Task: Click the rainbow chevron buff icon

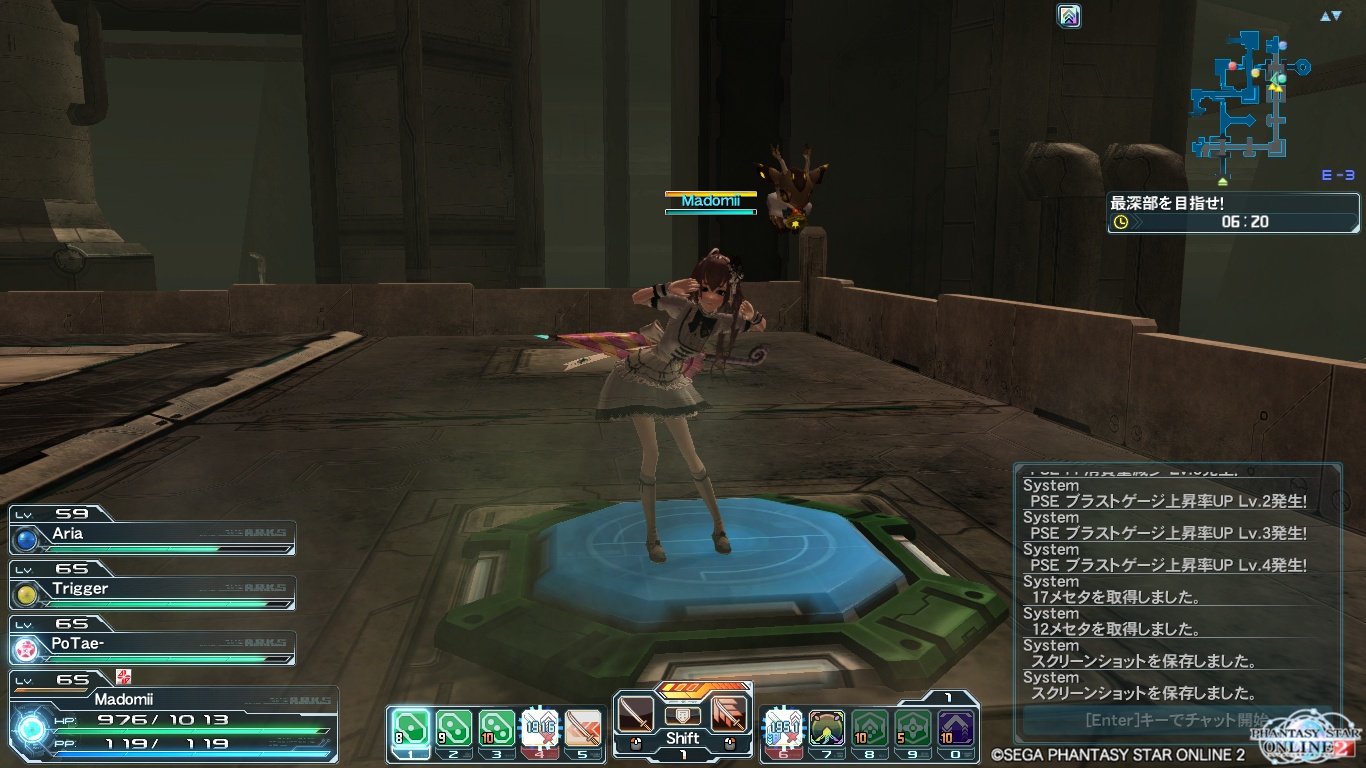Action: click(1069, 15)
